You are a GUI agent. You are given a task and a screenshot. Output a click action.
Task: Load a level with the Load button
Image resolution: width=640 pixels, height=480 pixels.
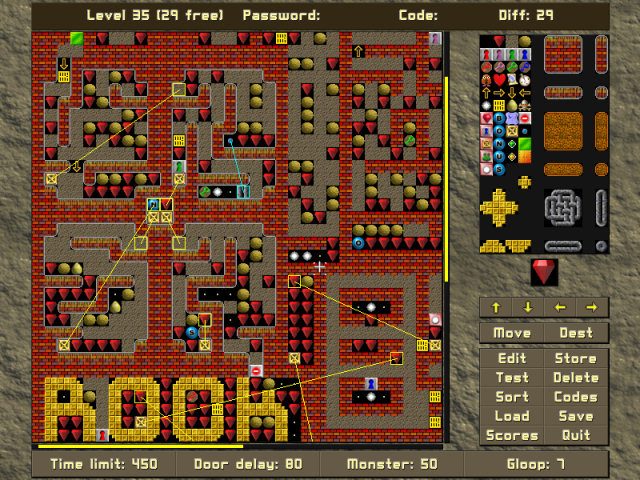pos(512,416)
